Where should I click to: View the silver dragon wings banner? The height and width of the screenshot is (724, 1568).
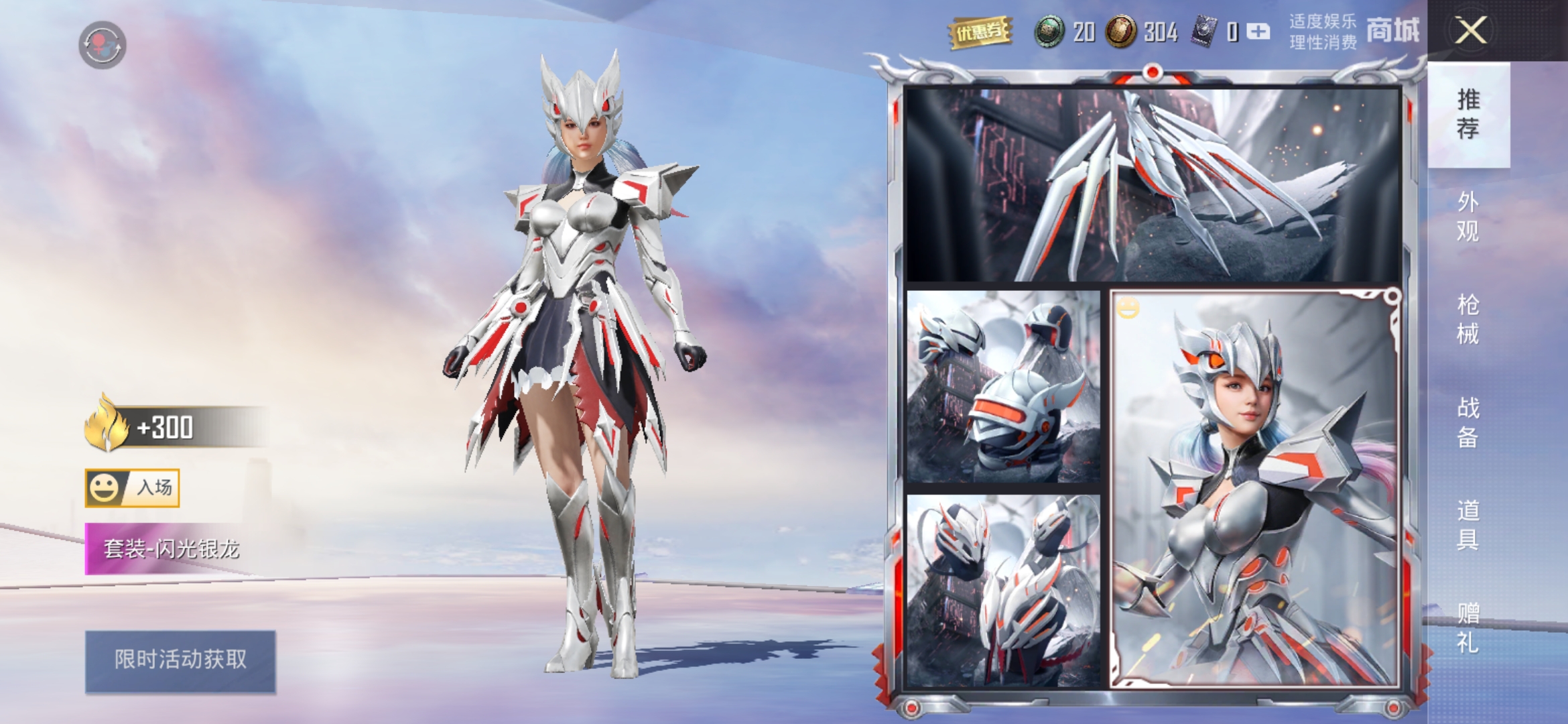1151,184
